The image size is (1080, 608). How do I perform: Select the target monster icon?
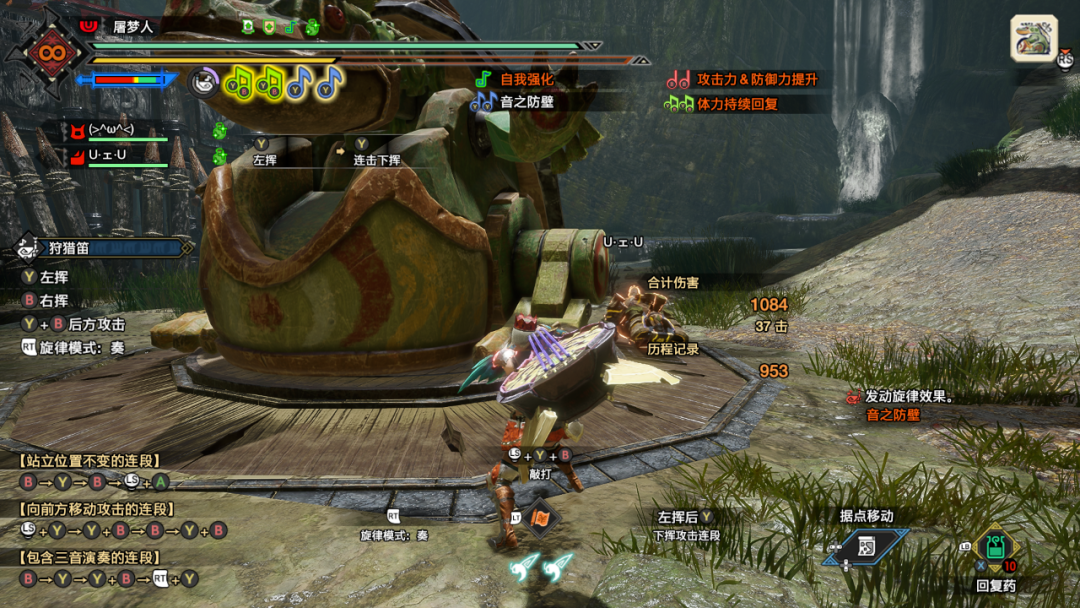(x=1033, y=39)
